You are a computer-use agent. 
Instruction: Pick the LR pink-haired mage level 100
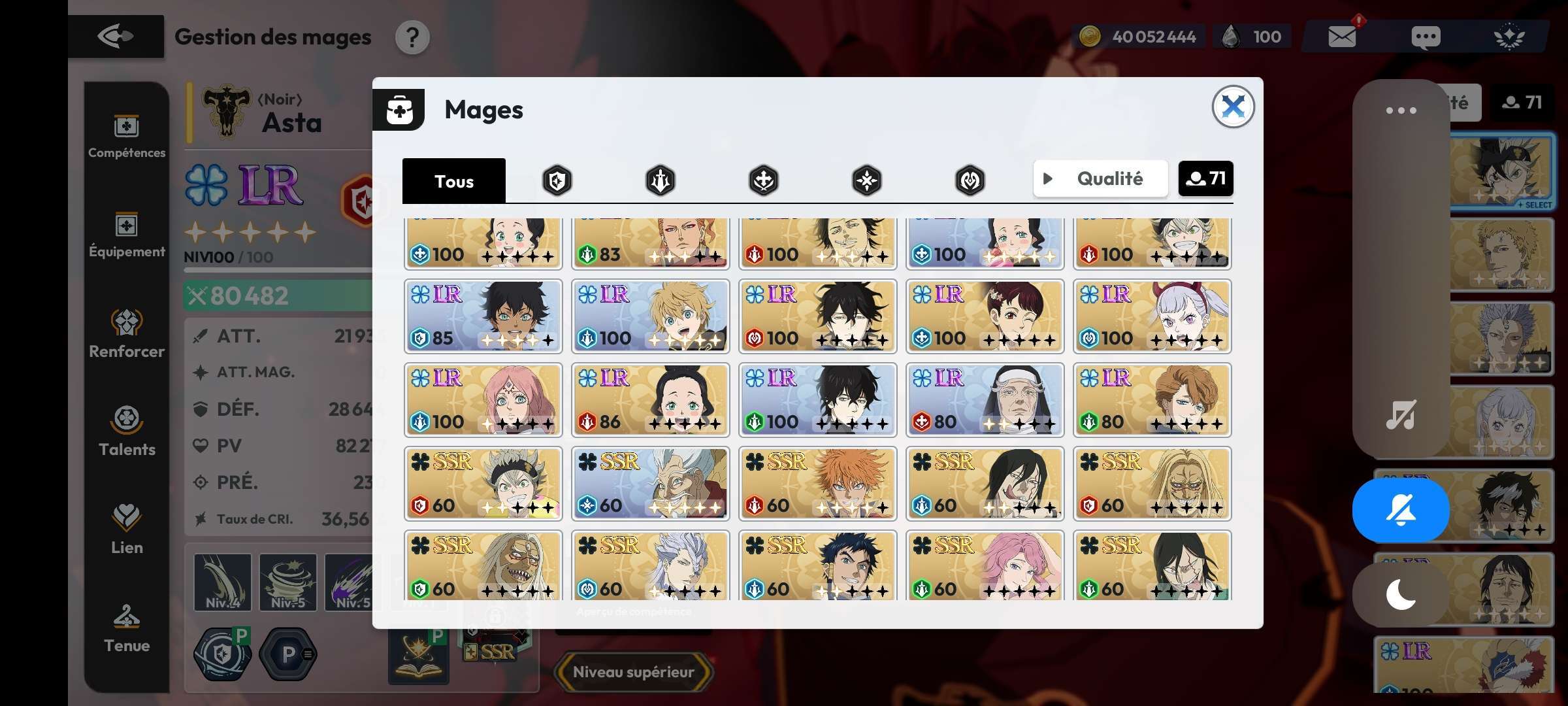(x=483, y=400)
